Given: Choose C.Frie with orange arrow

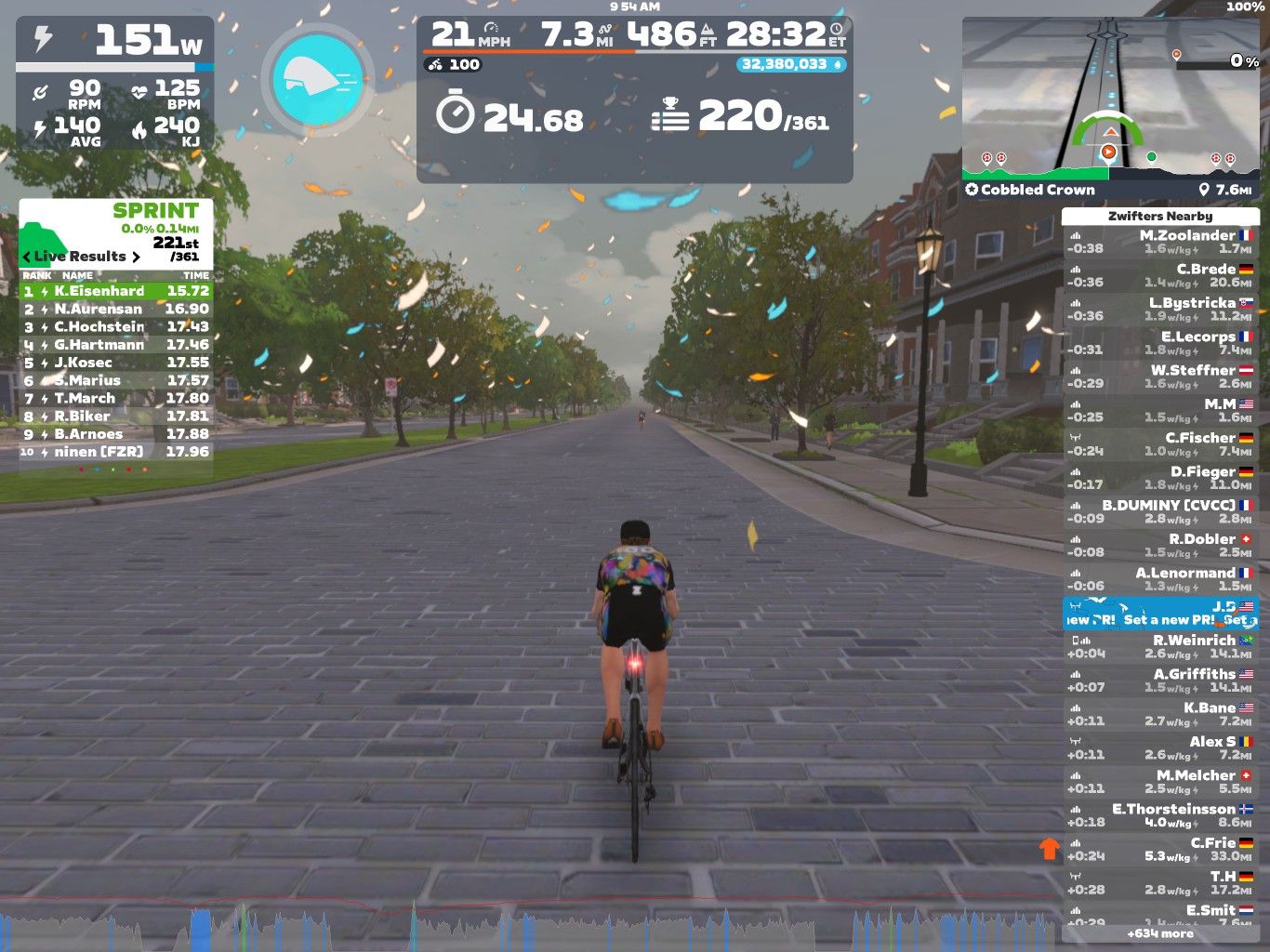Looking at the screenshot, I should (x=1160, y=849).
